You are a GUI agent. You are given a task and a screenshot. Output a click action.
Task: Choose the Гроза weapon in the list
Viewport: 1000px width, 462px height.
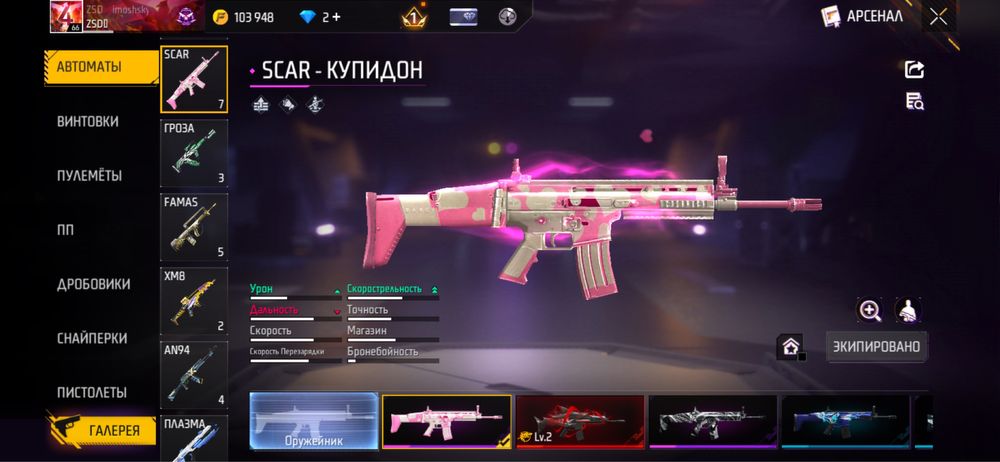click(194, 153)
